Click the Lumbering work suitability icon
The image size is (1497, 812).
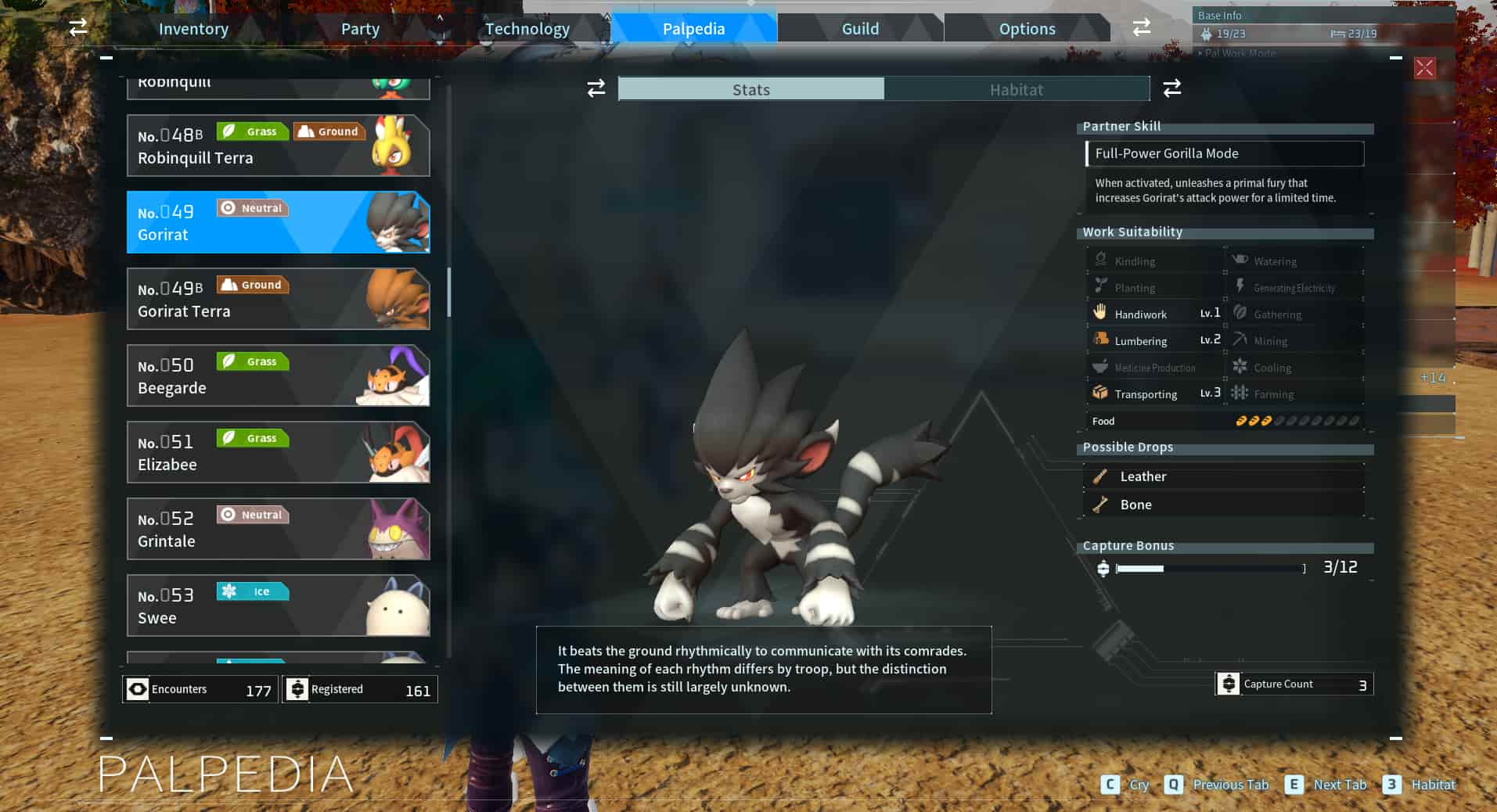pyautogui.click(x=1099, y=340)
